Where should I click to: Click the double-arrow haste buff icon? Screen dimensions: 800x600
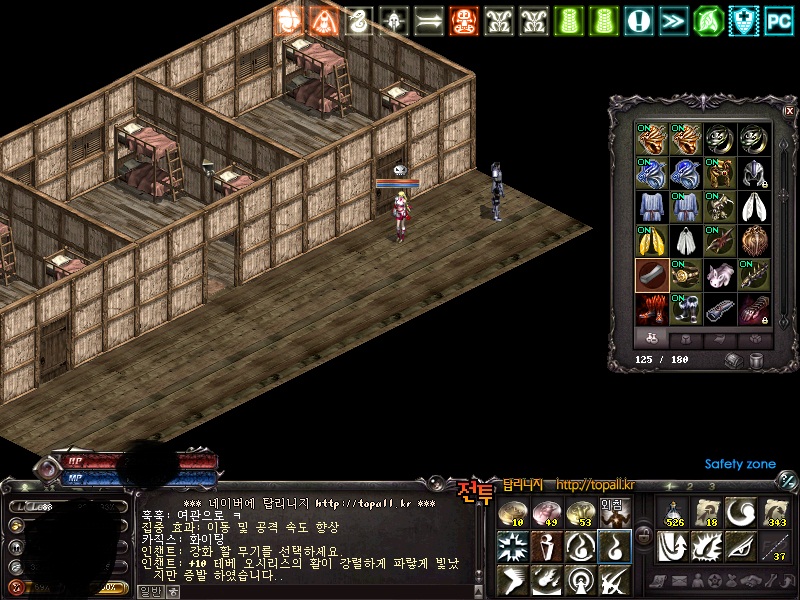coord(674,19)
